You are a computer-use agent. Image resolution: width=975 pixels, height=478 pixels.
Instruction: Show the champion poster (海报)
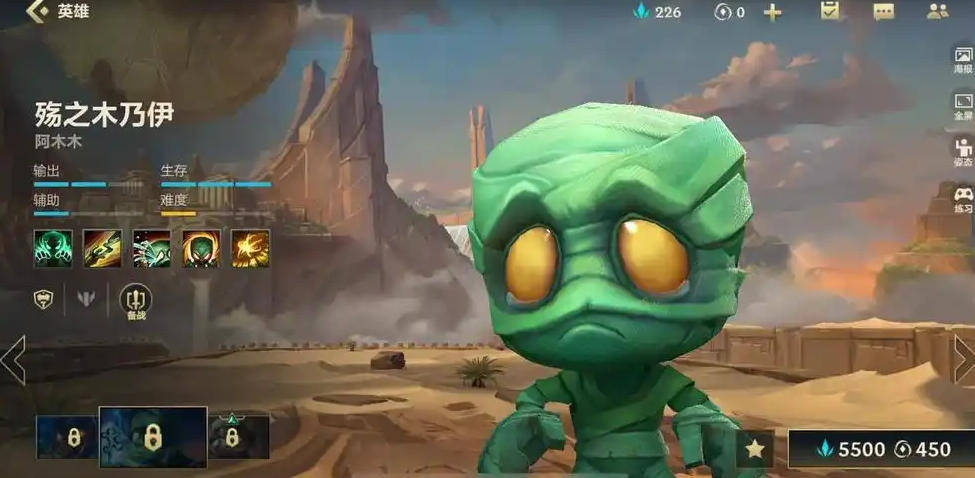point(962,59)
